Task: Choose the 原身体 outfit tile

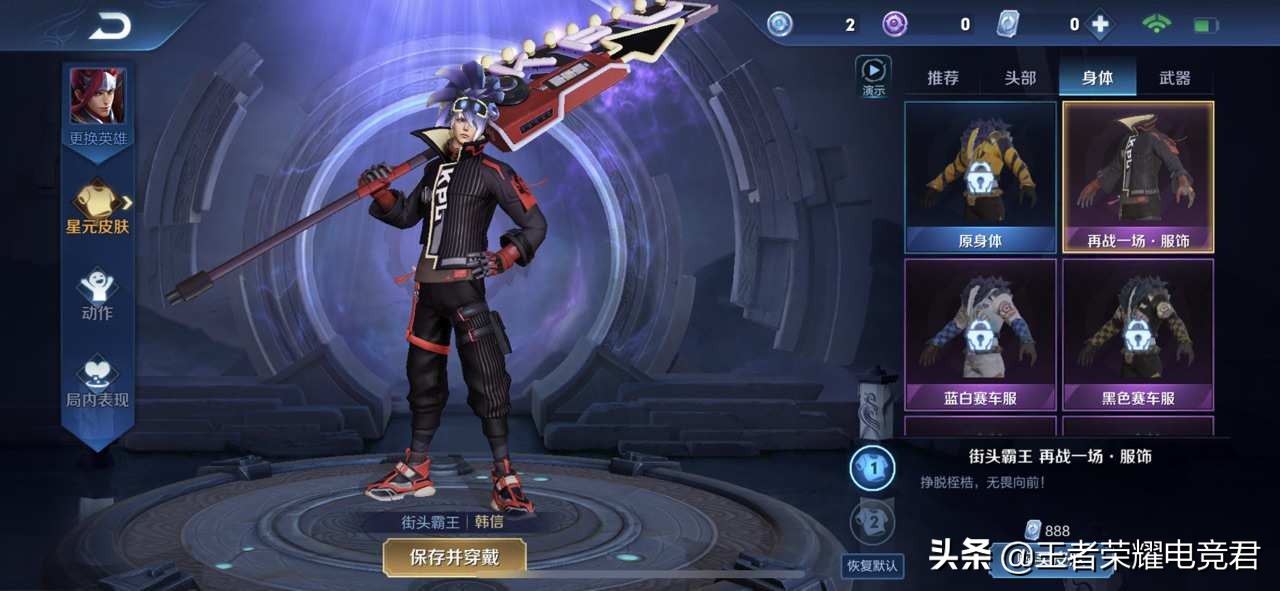Action: pyautogui.click(x=980, y=177)
